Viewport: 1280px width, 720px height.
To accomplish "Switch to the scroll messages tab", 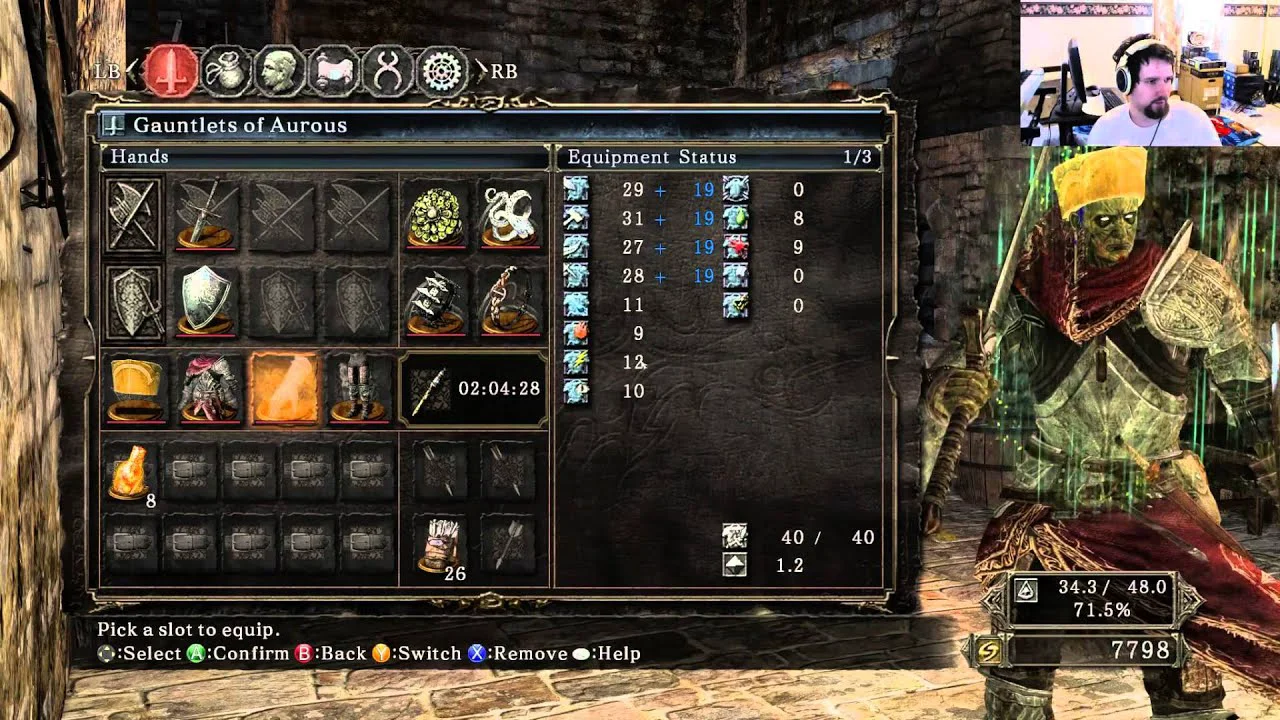I will tap(334, 71).
